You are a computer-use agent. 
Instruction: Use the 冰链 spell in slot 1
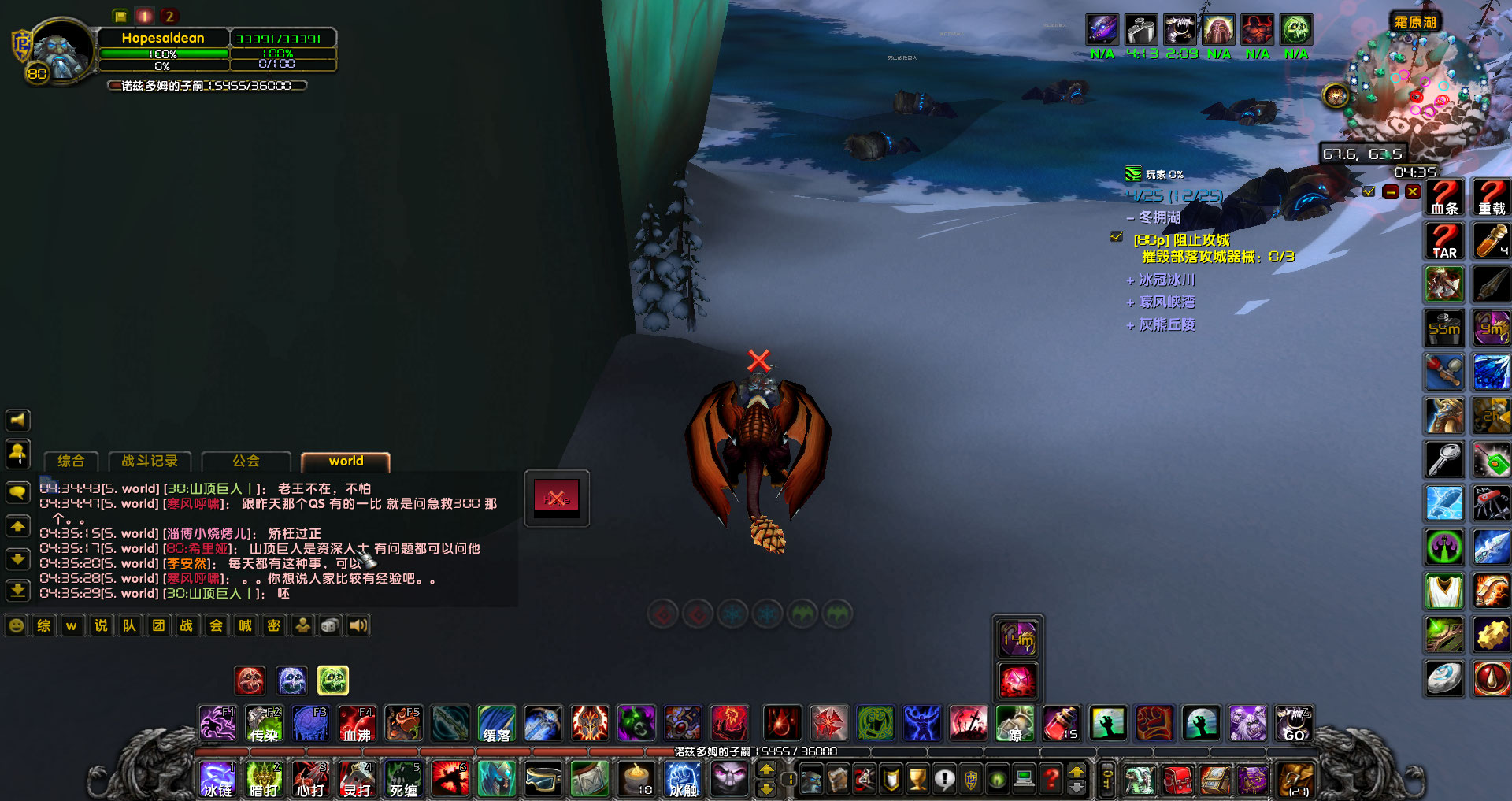[217, 779]
